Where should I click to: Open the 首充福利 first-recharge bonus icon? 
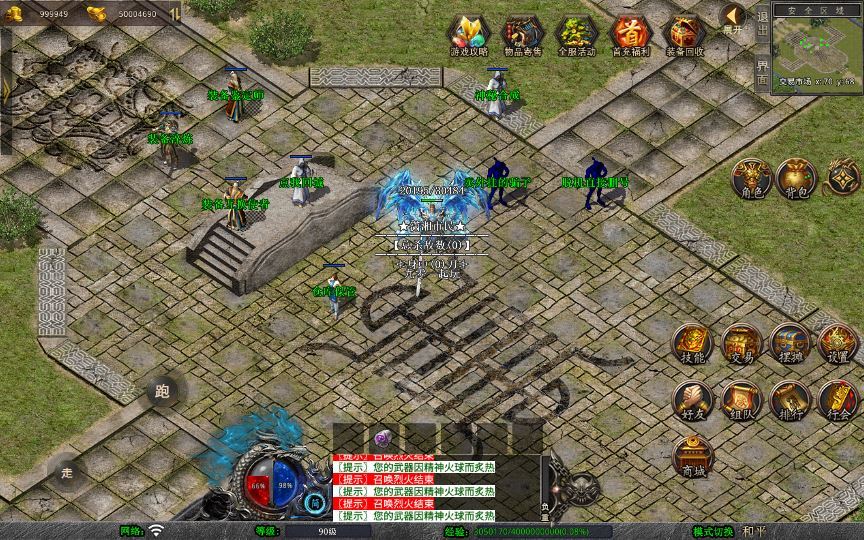pyautogui.click(x=629, y=35)
